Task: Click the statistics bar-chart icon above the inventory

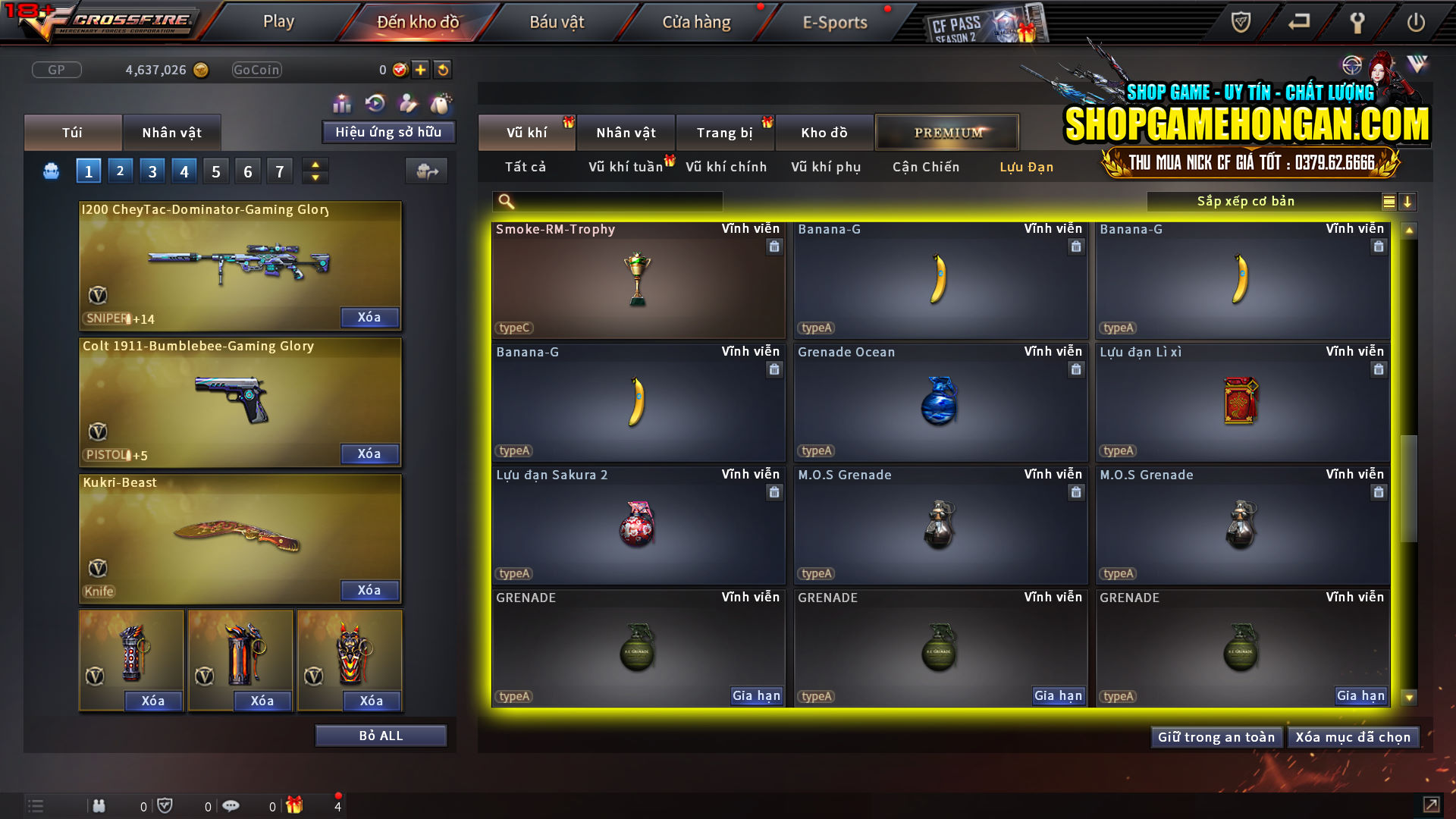Action: click(x=342, y=103)
